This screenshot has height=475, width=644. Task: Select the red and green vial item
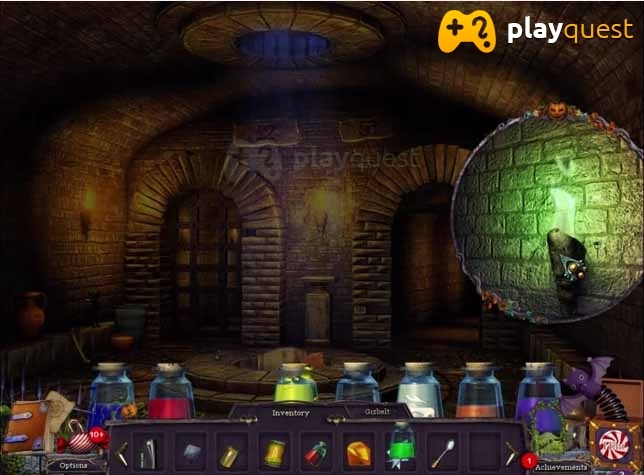coord(315,452)
